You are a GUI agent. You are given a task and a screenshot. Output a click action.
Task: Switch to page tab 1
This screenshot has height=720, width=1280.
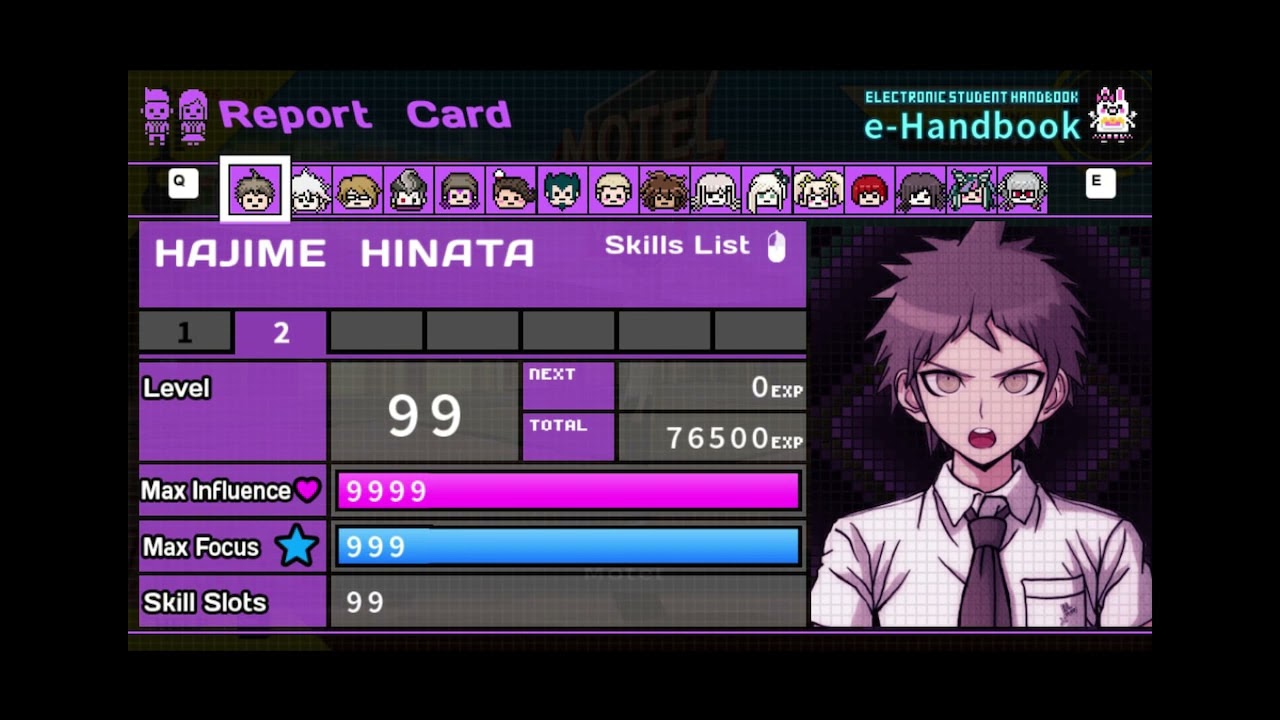tap(185, 333)
